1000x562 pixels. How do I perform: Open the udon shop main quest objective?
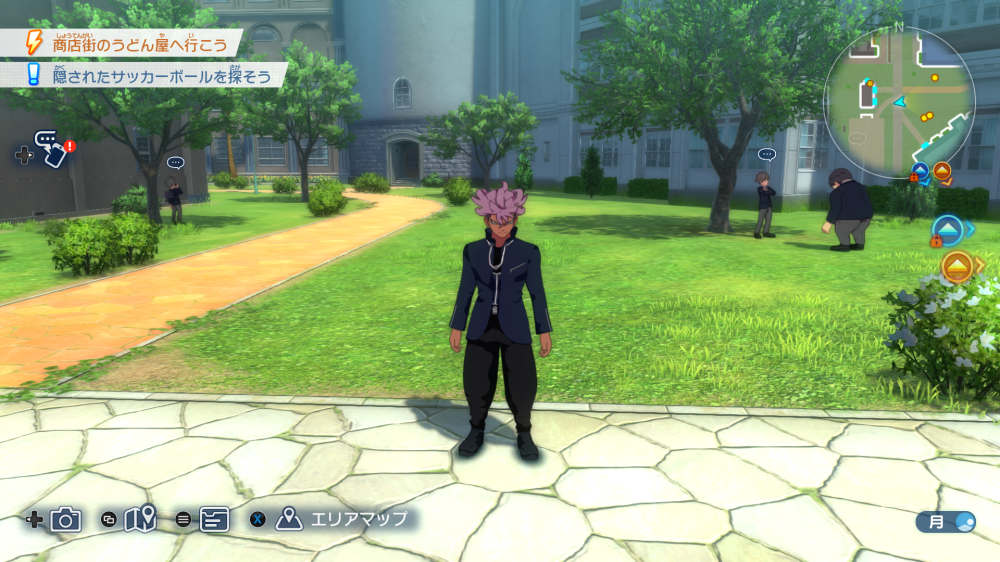(128, 44)
